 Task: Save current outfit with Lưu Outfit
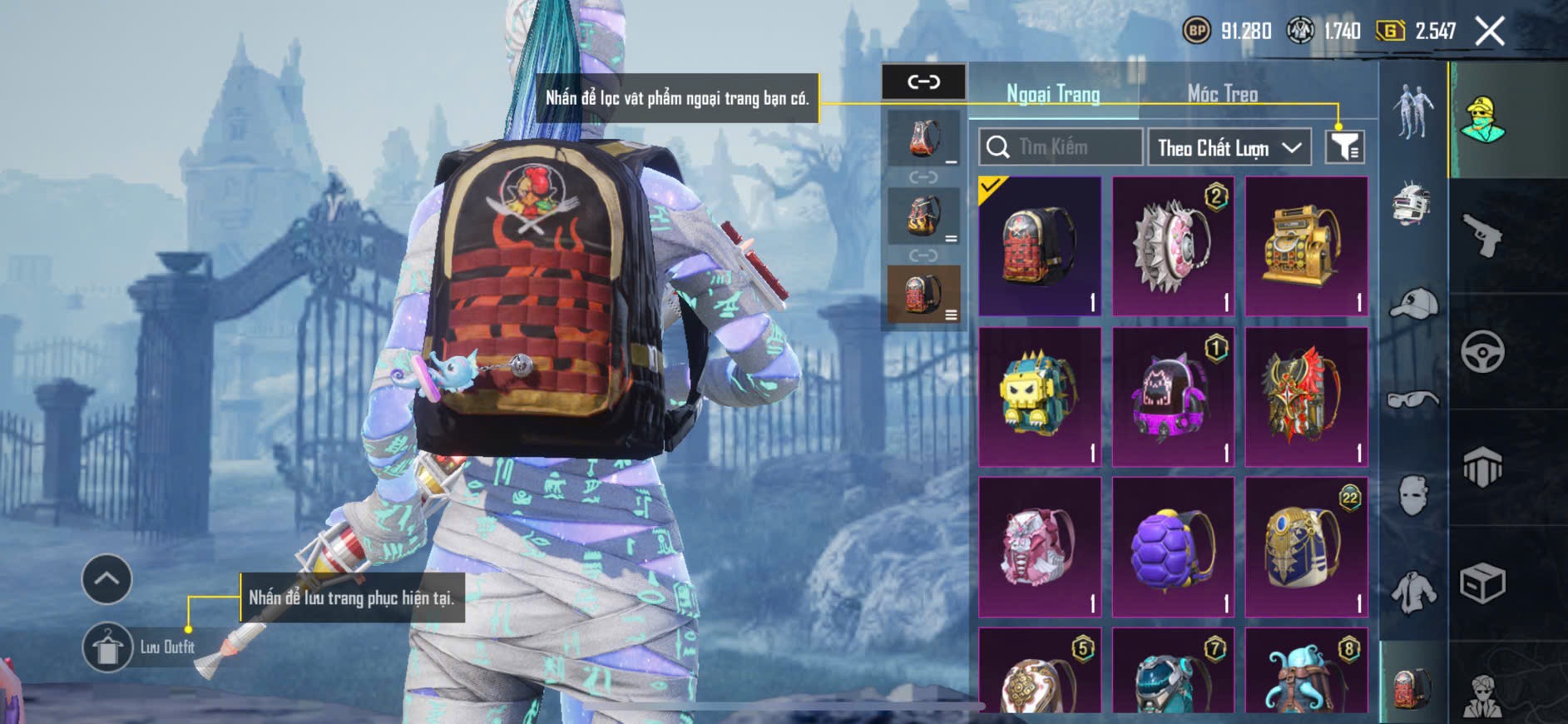point(108,647)
